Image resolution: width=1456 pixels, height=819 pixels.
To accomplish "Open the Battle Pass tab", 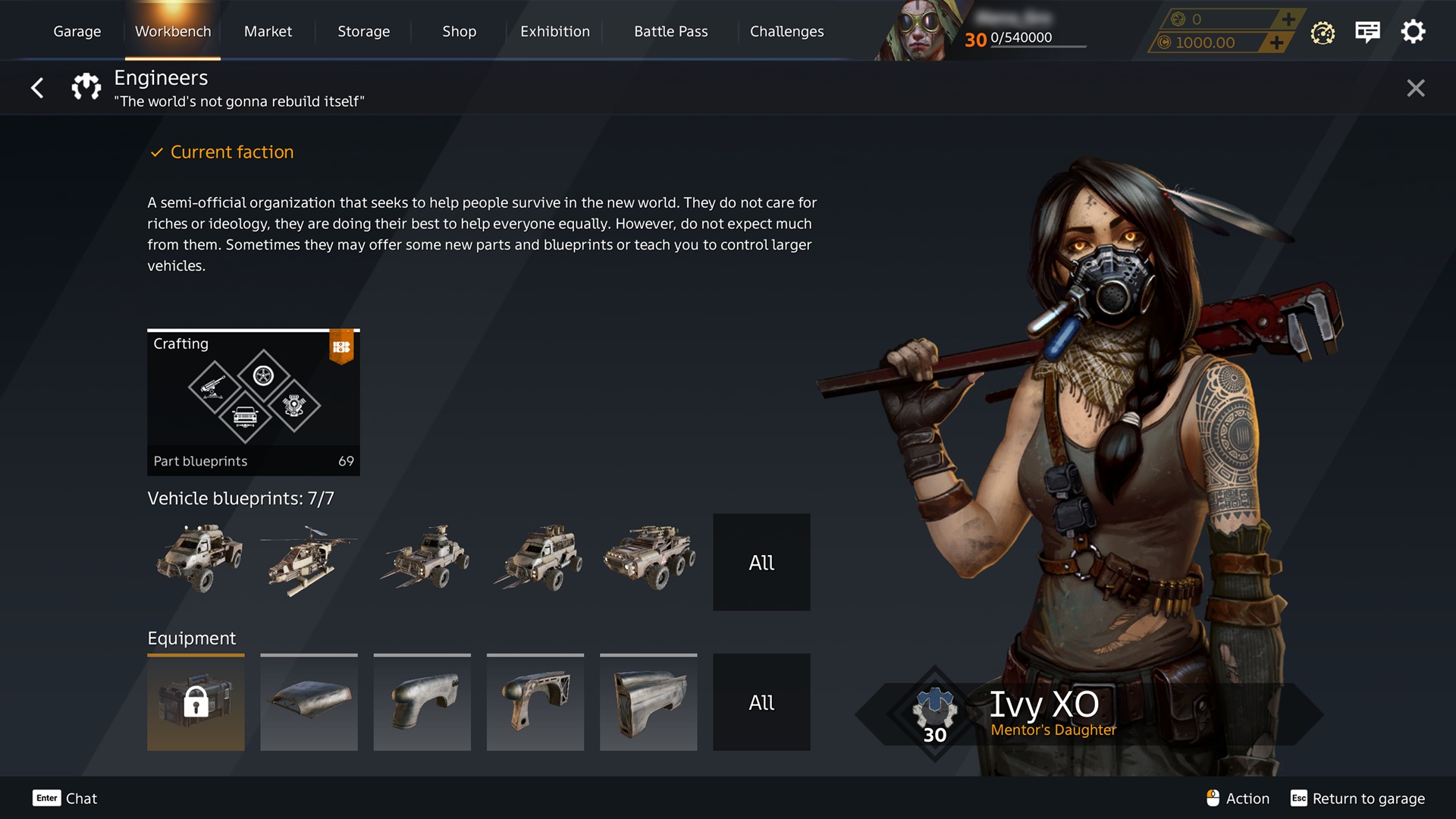I will click(670, 31).
